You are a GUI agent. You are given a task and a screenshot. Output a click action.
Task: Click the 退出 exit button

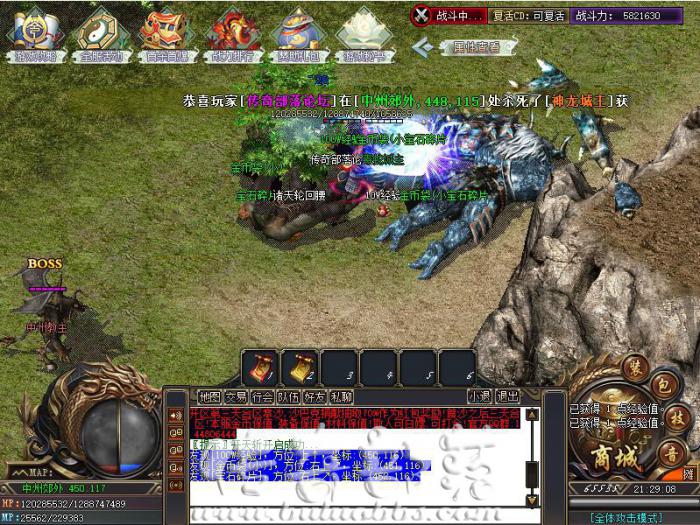[507, 397]
